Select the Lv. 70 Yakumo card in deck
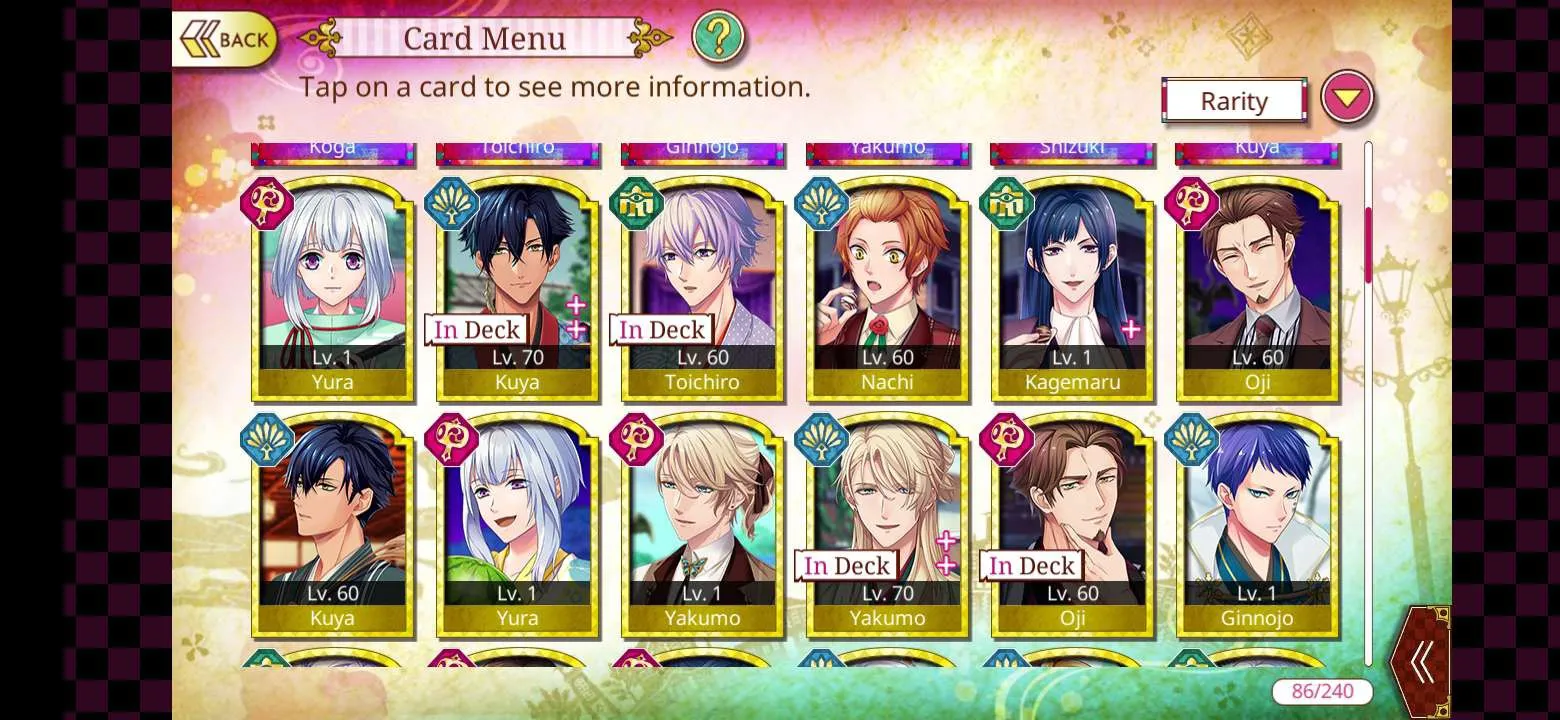Screen dimensions: 1560x720 tap(887, 525)
